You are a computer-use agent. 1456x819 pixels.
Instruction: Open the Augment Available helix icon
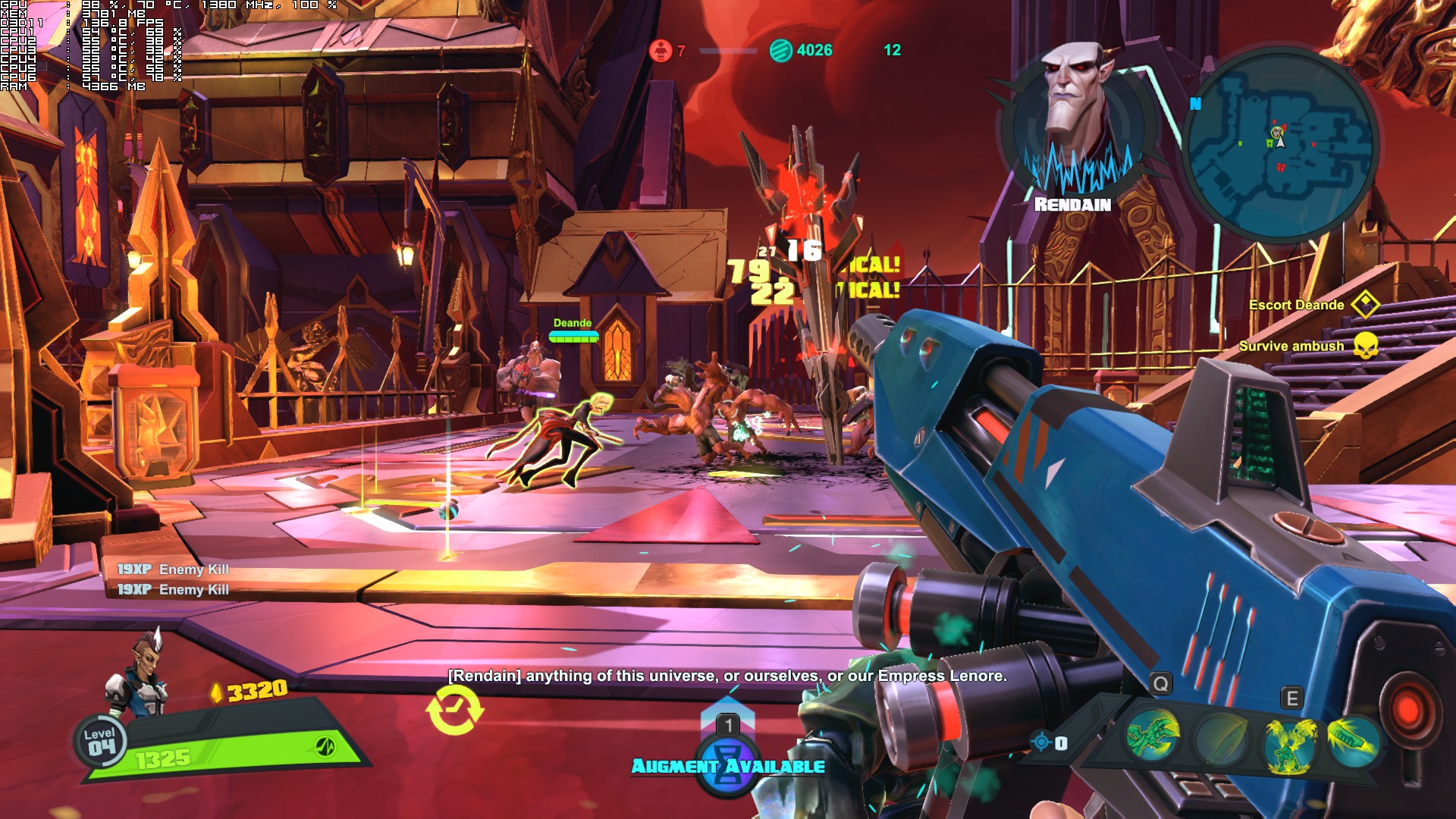728,765
